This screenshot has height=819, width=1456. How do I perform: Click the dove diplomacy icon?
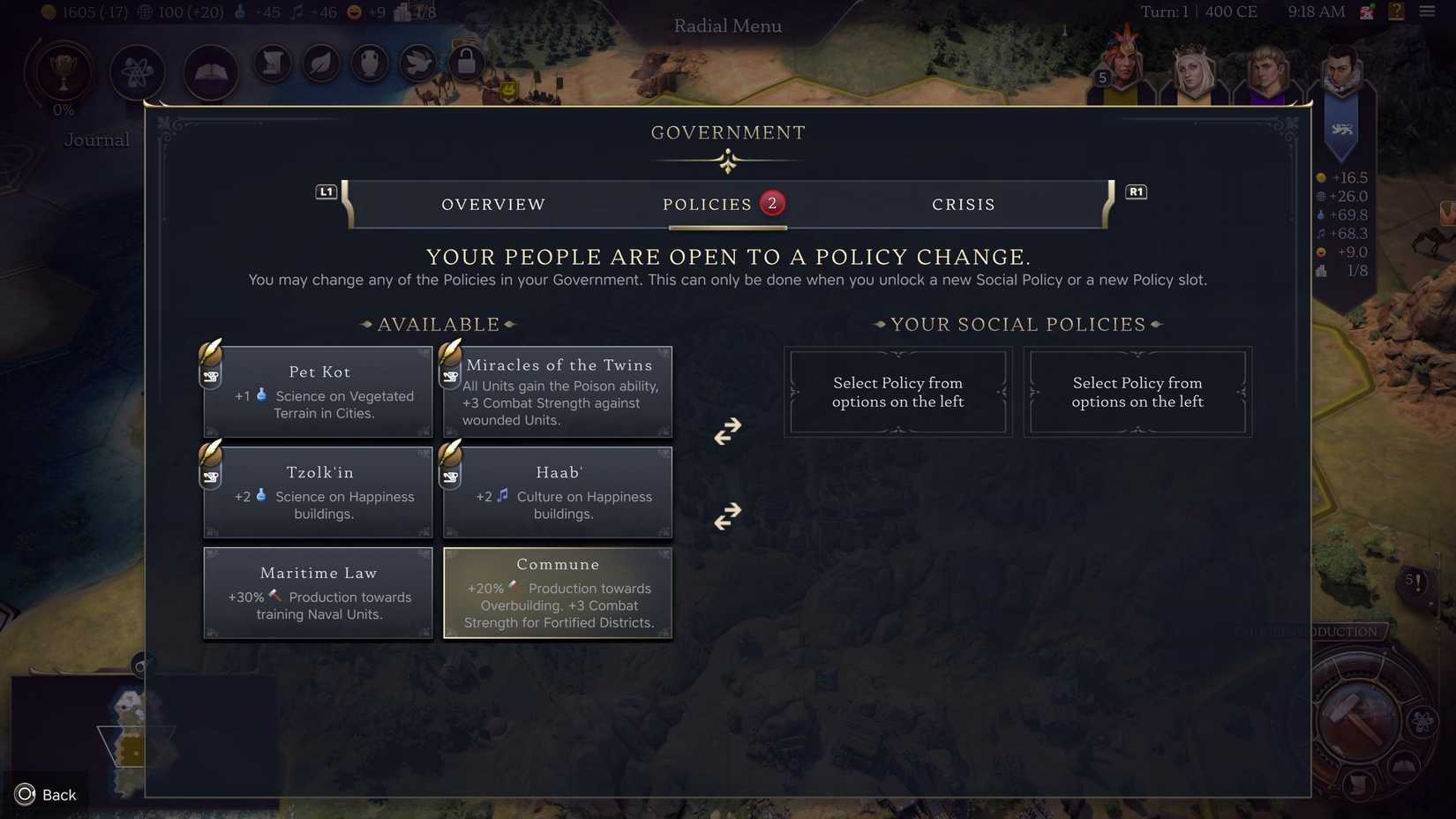click(417, 63)
